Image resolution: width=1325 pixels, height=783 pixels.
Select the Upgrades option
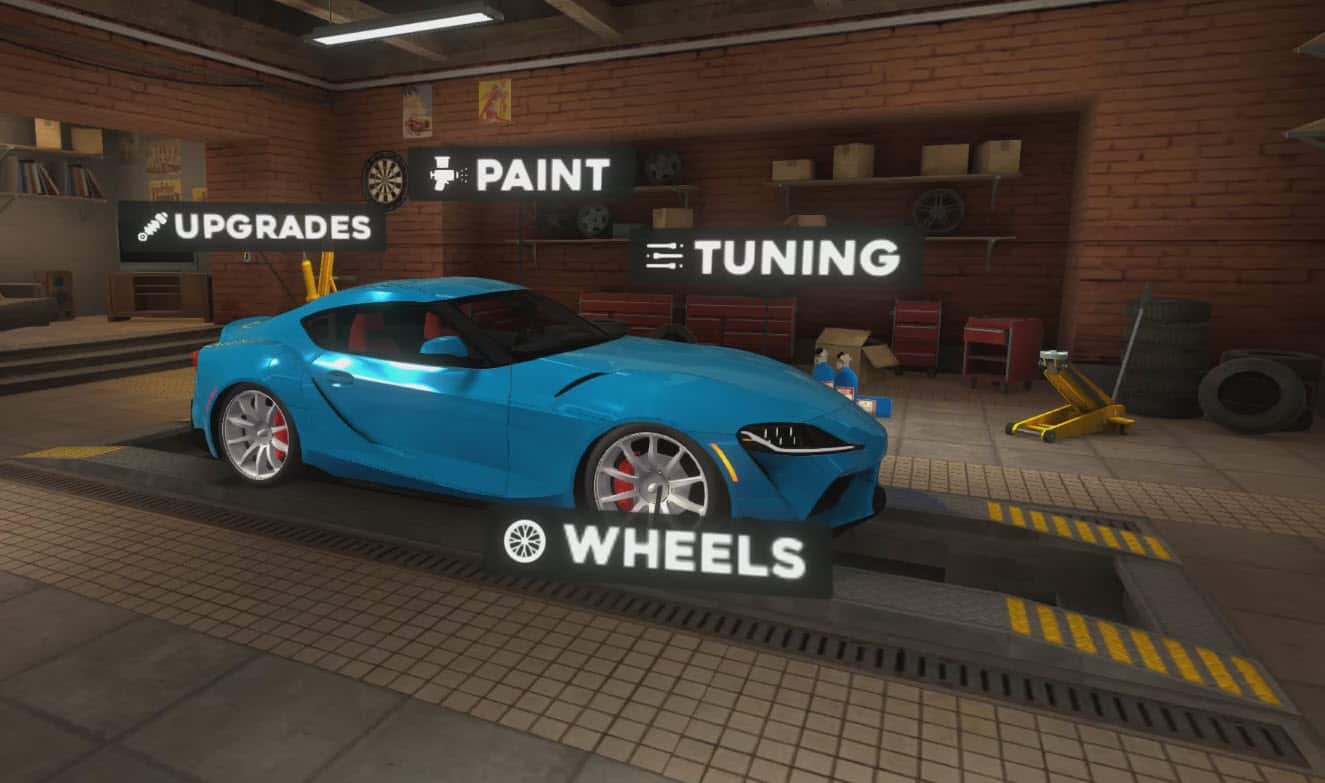pyautogui.click(x=253, y=227)
